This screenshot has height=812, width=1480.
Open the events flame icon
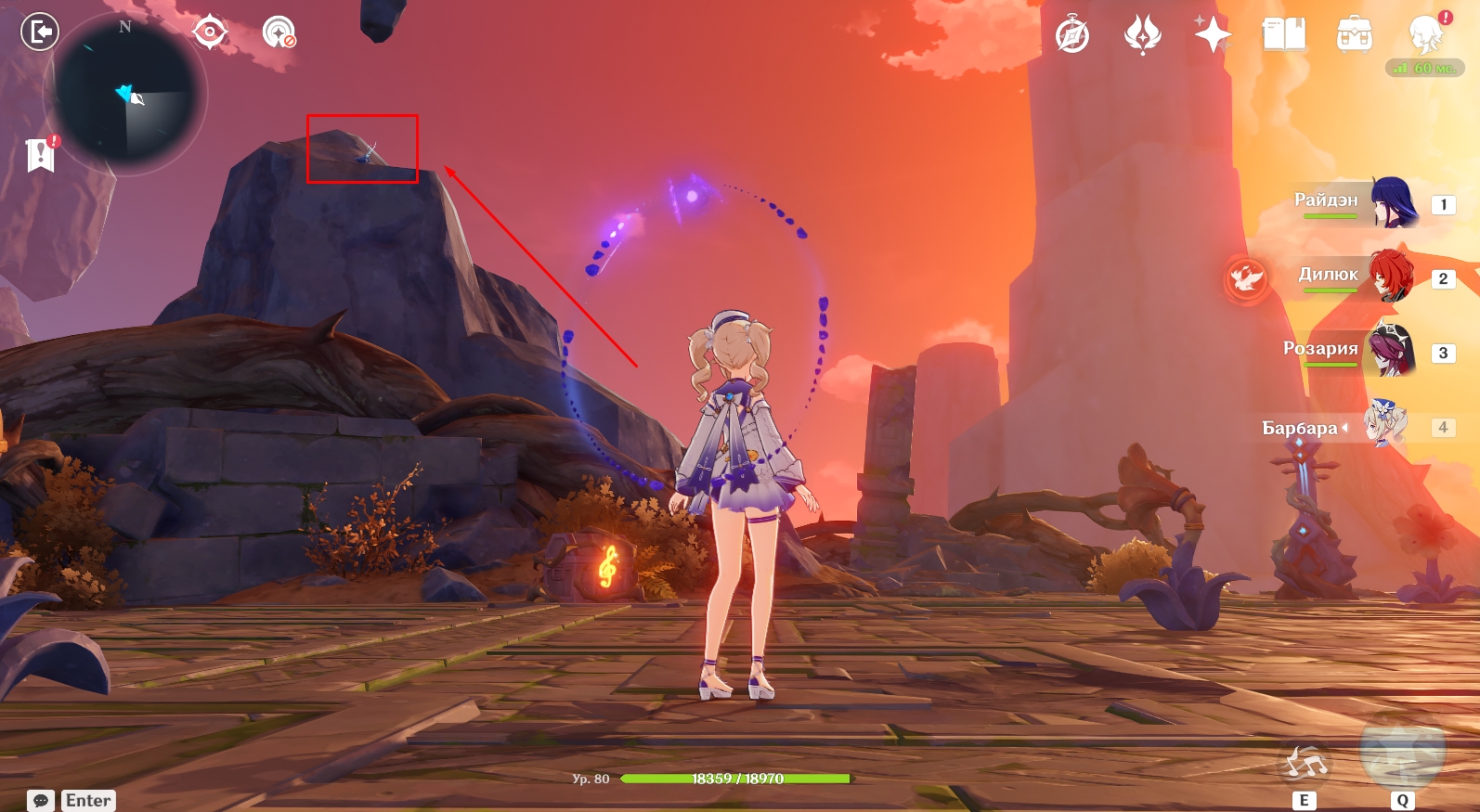click(x=1142, y=35)
